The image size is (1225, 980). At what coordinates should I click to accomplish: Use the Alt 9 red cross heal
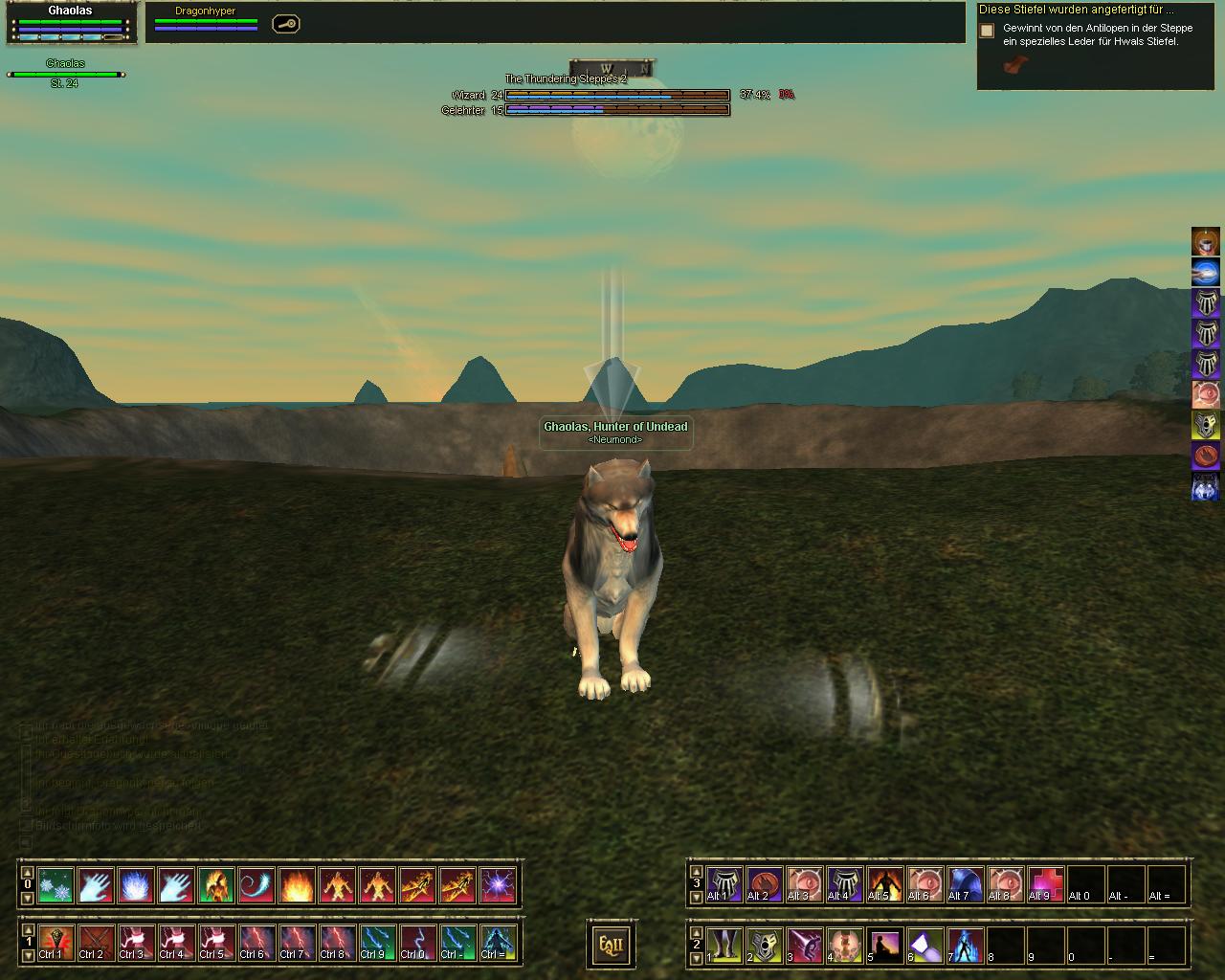point(1045,884)
